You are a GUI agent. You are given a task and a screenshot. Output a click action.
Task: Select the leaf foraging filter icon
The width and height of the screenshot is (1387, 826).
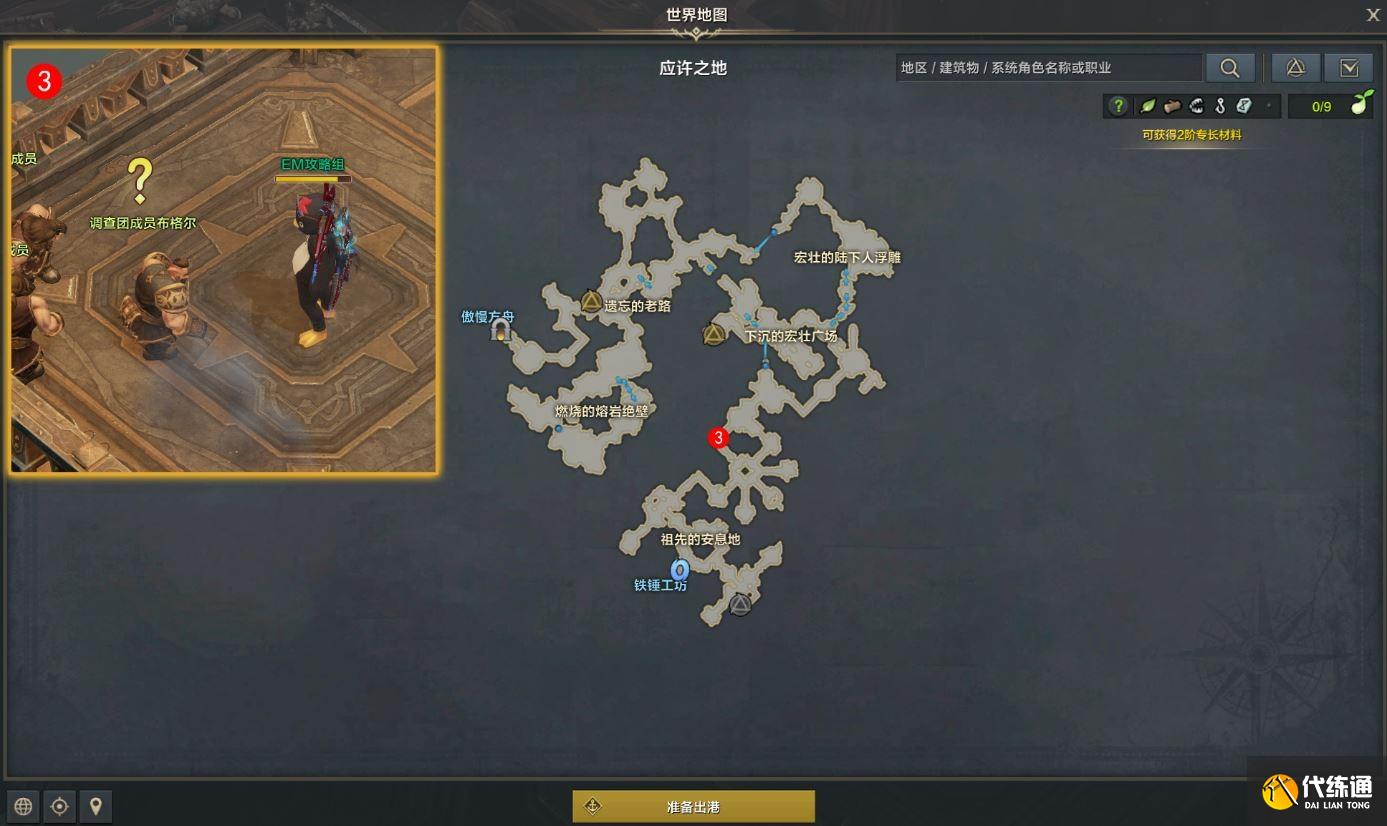[1146, 105]
